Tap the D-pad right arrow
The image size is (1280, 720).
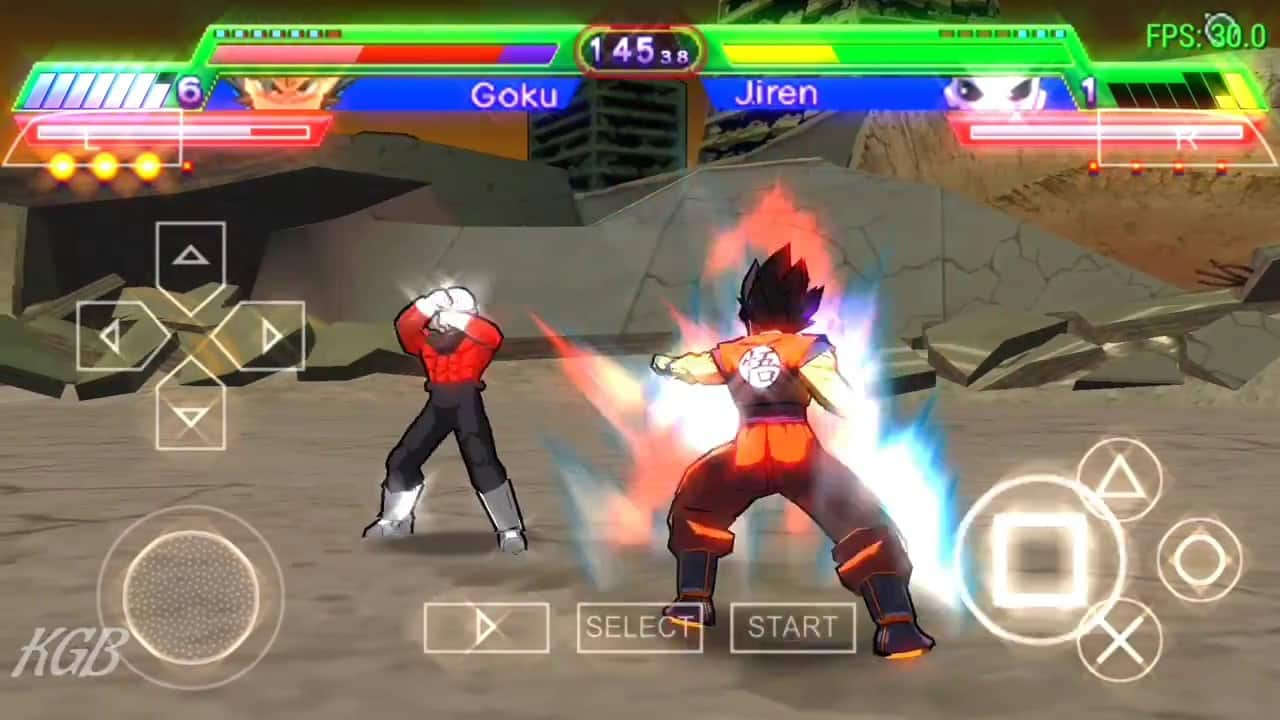point(269,336)
